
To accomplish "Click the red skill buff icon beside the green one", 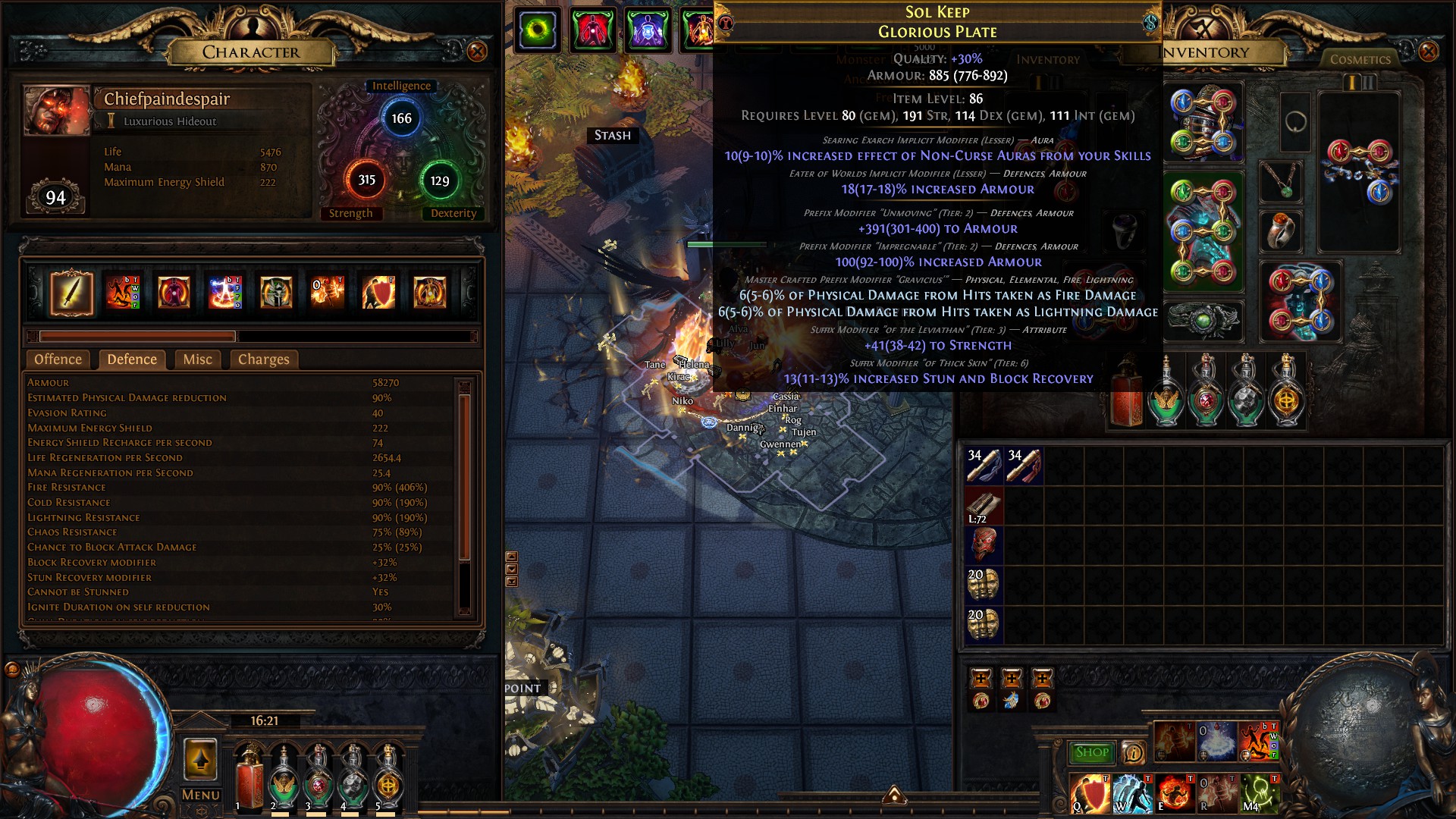I will 593,27.
